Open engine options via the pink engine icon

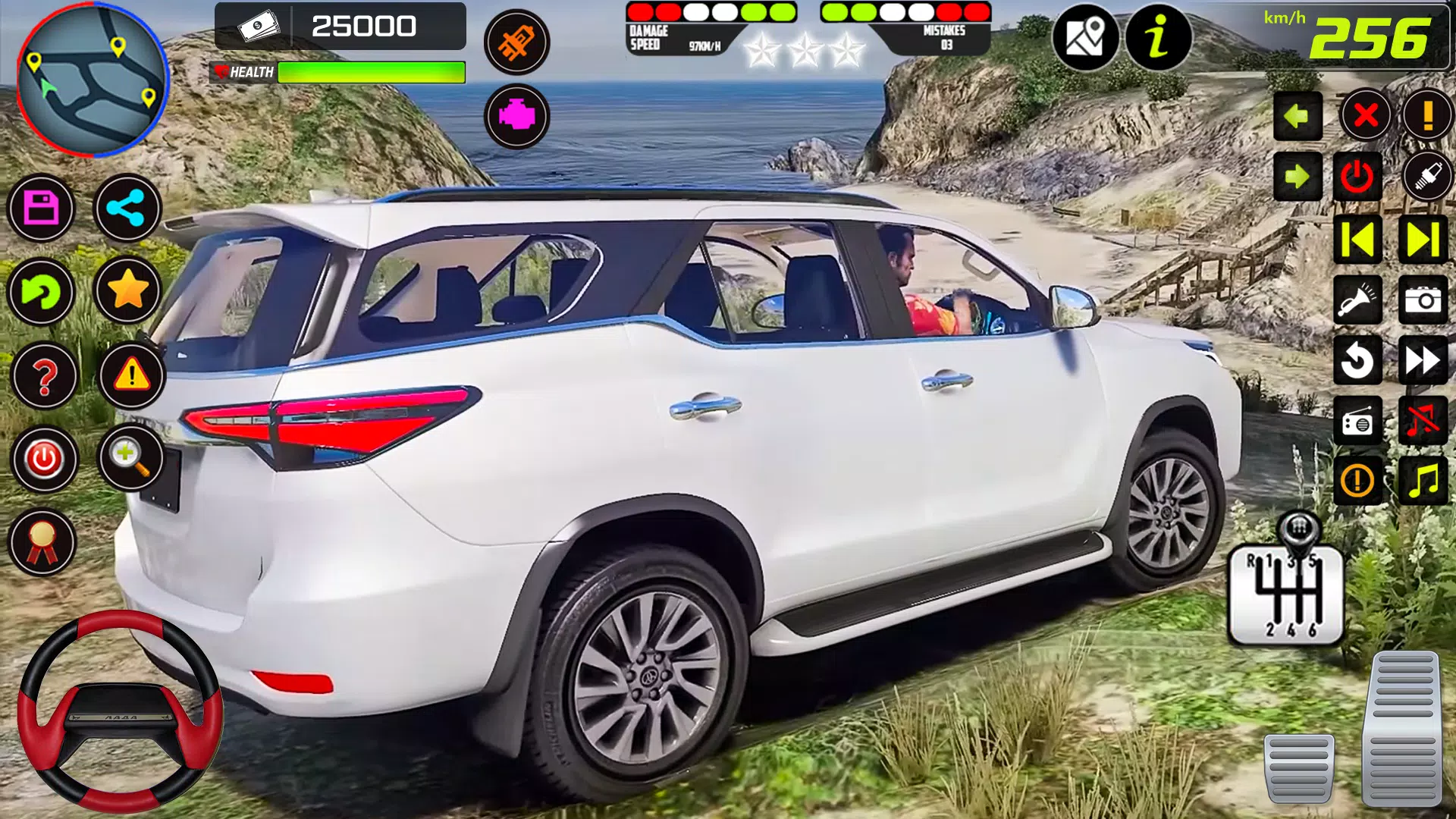(518, 118)
